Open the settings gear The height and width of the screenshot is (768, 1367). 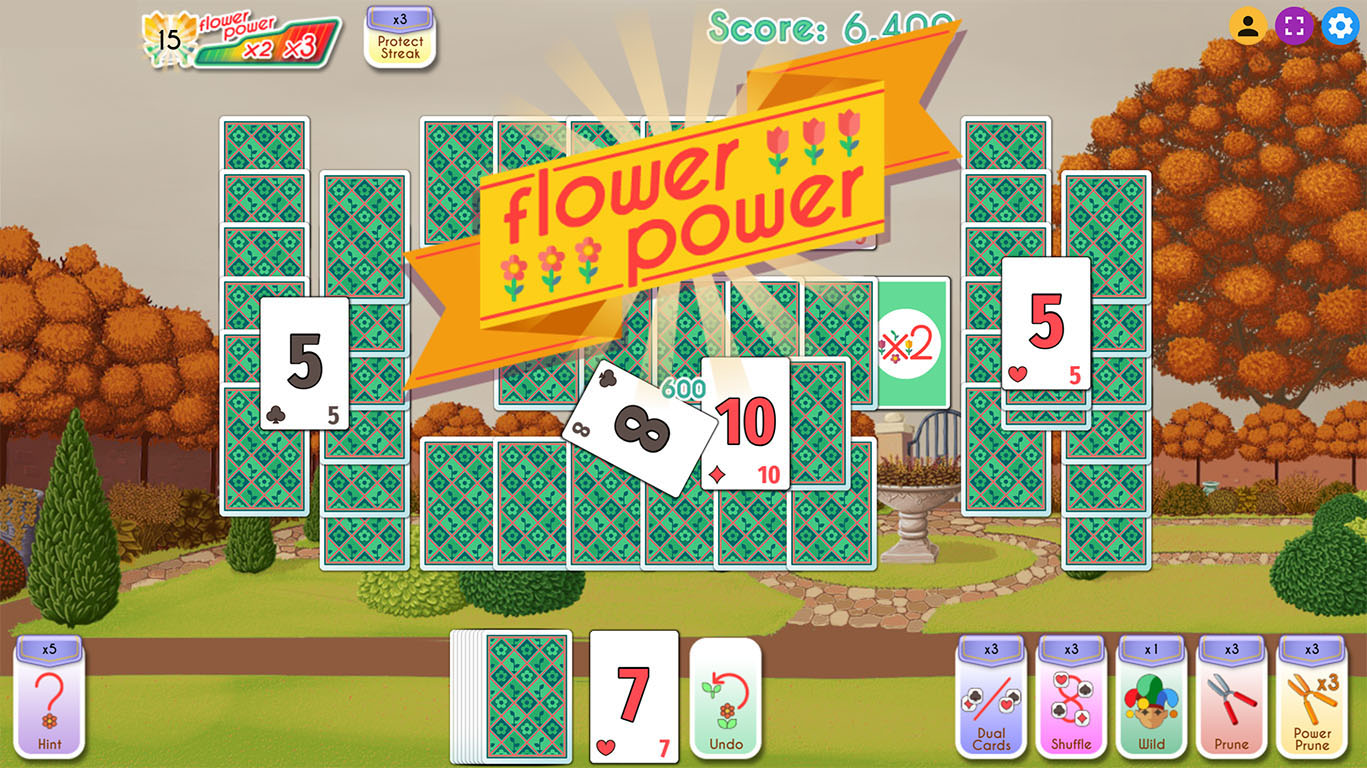click(x=1339, y=25)
